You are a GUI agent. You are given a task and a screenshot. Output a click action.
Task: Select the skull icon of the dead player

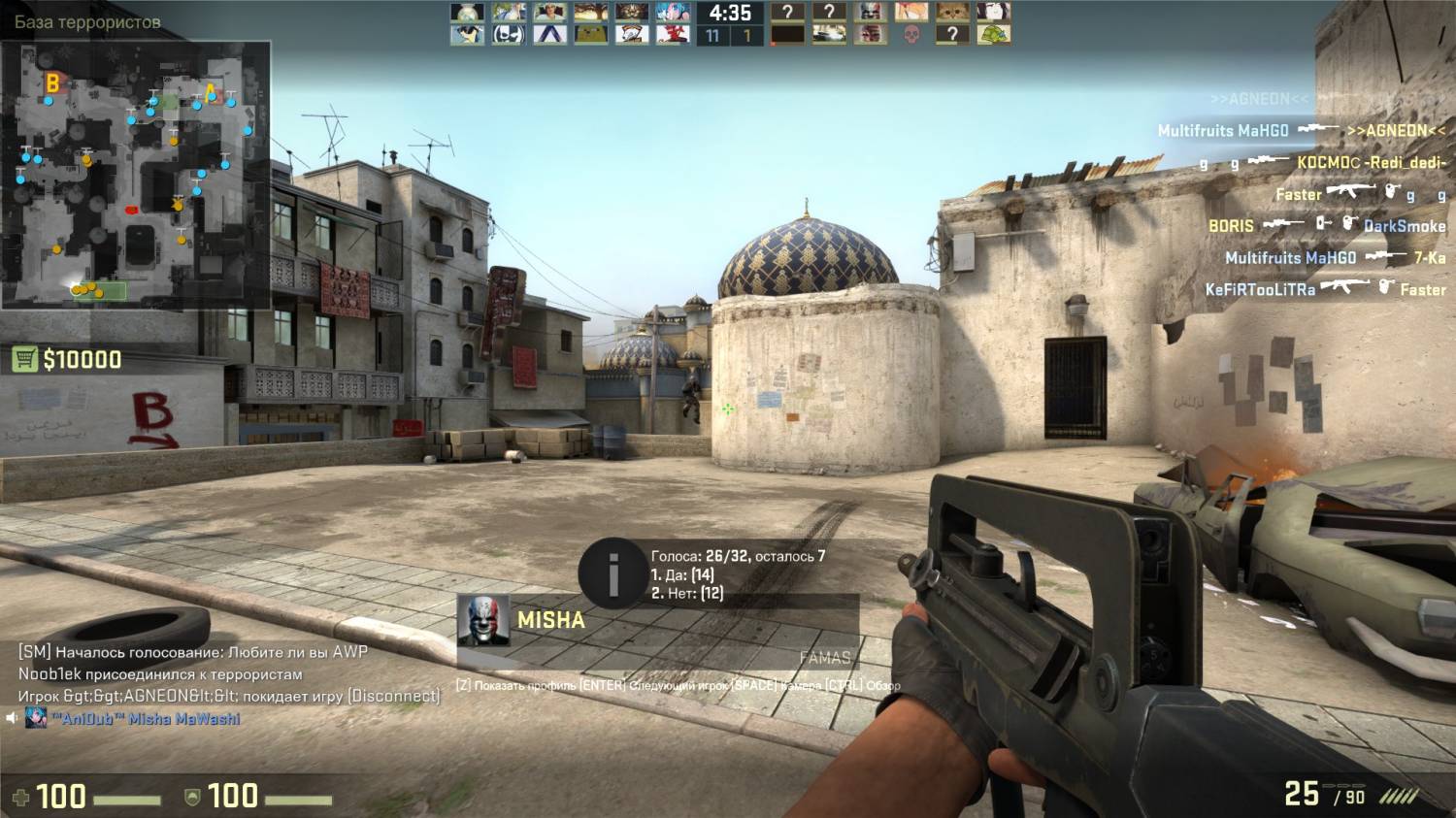[910, 35]
